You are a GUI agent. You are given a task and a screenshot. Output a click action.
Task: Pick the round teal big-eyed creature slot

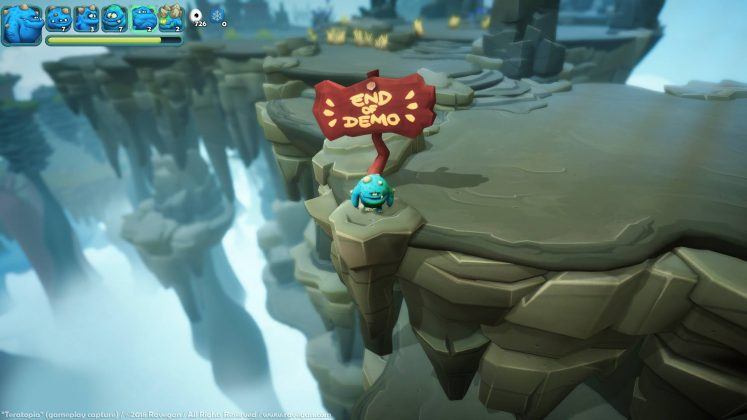[x=113, y=18]
